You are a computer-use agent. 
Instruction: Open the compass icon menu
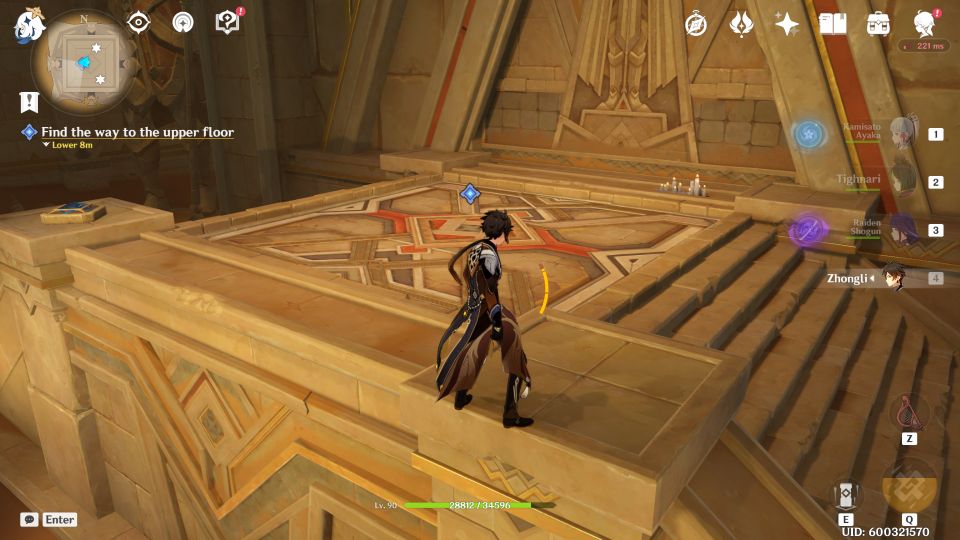pos(695,24)
